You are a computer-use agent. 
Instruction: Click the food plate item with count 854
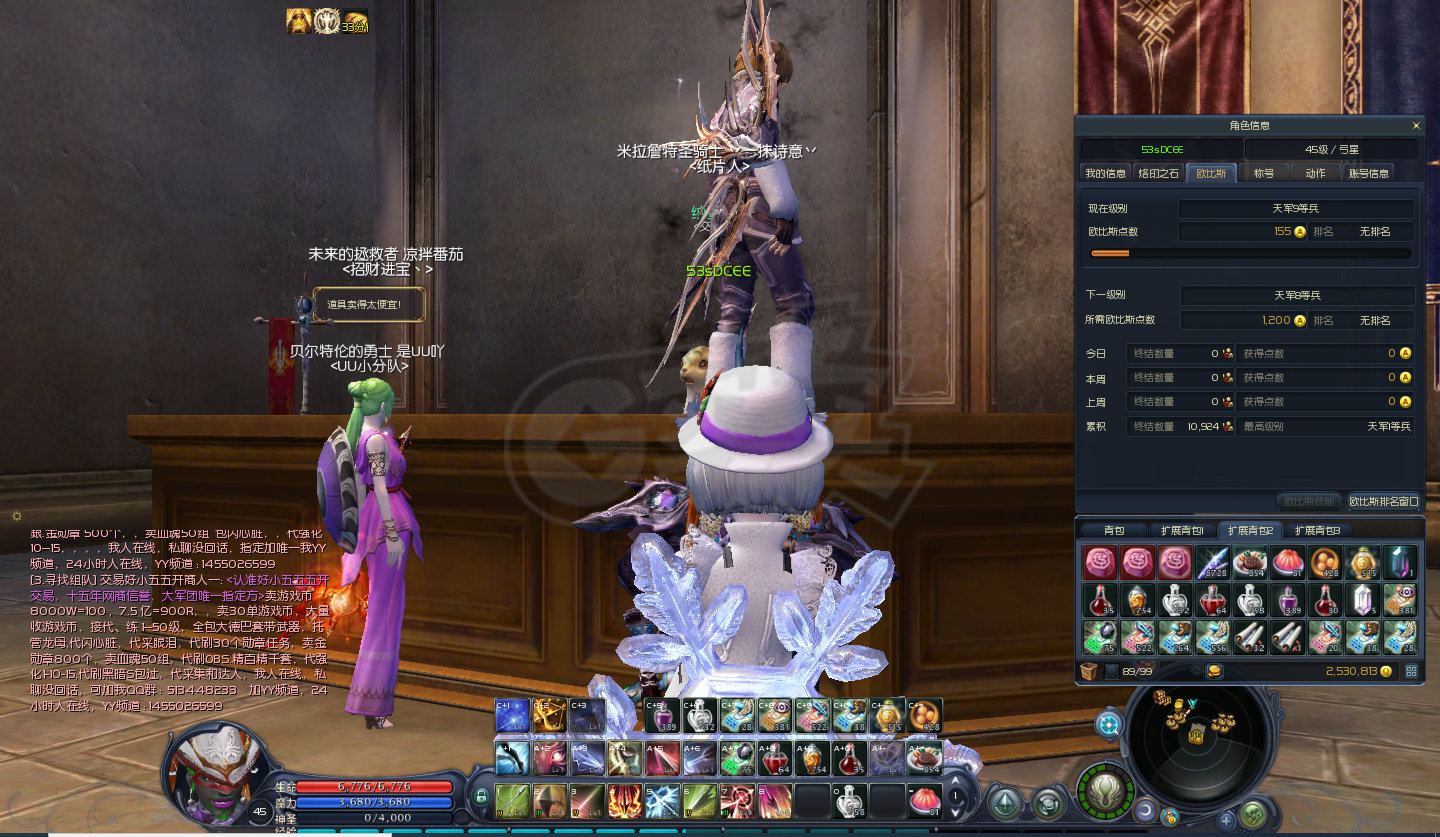click(x=1249, y=563)
